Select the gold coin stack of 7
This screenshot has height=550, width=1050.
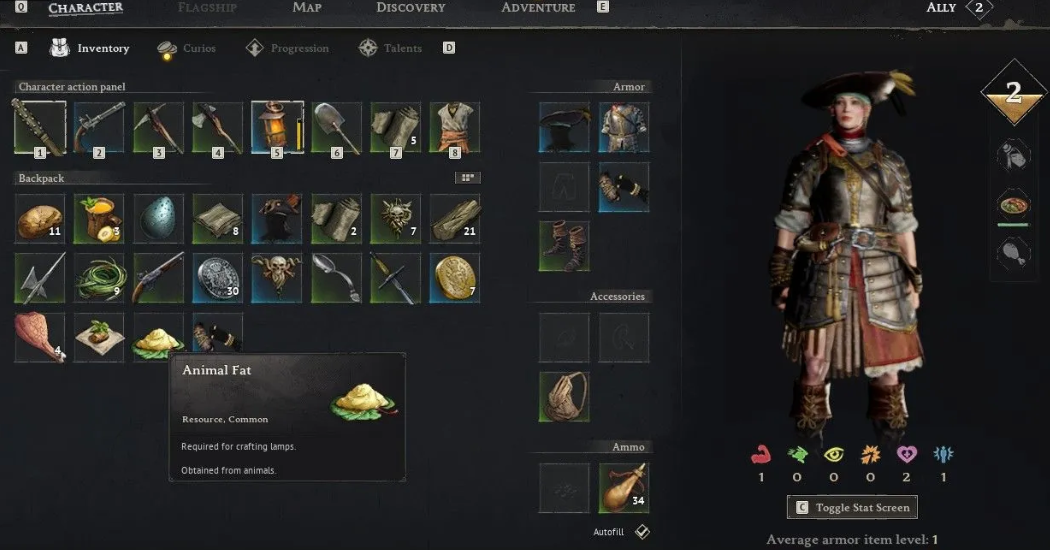[455, 277]
